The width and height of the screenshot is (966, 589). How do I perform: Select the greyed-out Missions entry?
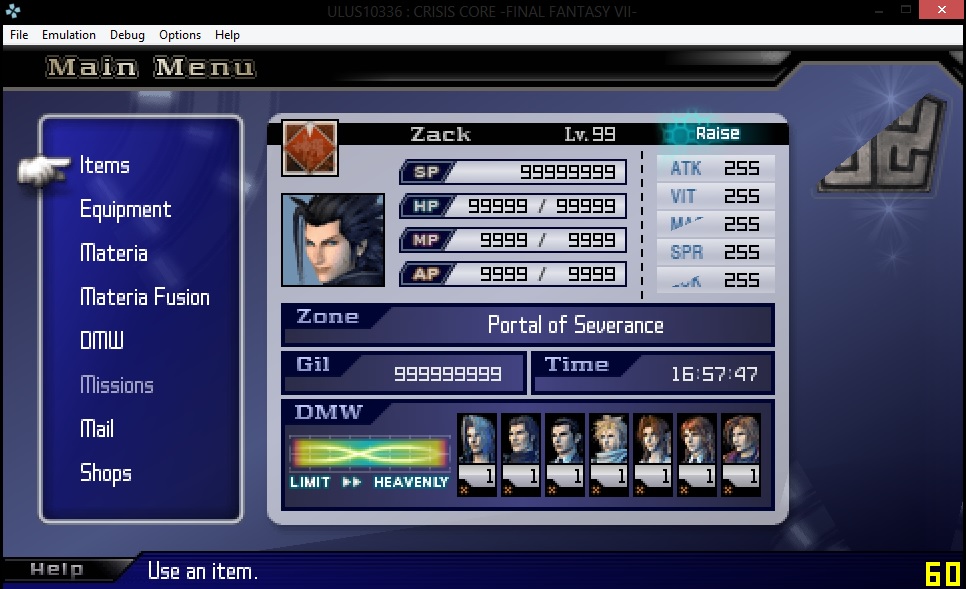pos(117,386)
